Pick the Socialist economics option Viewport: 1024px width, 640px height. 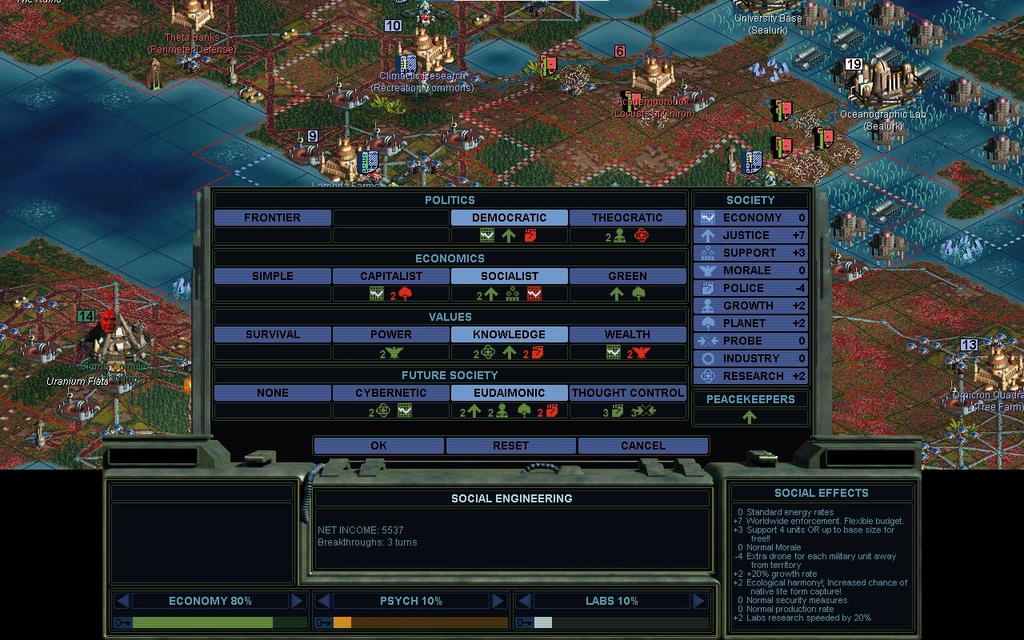[509, 276]
